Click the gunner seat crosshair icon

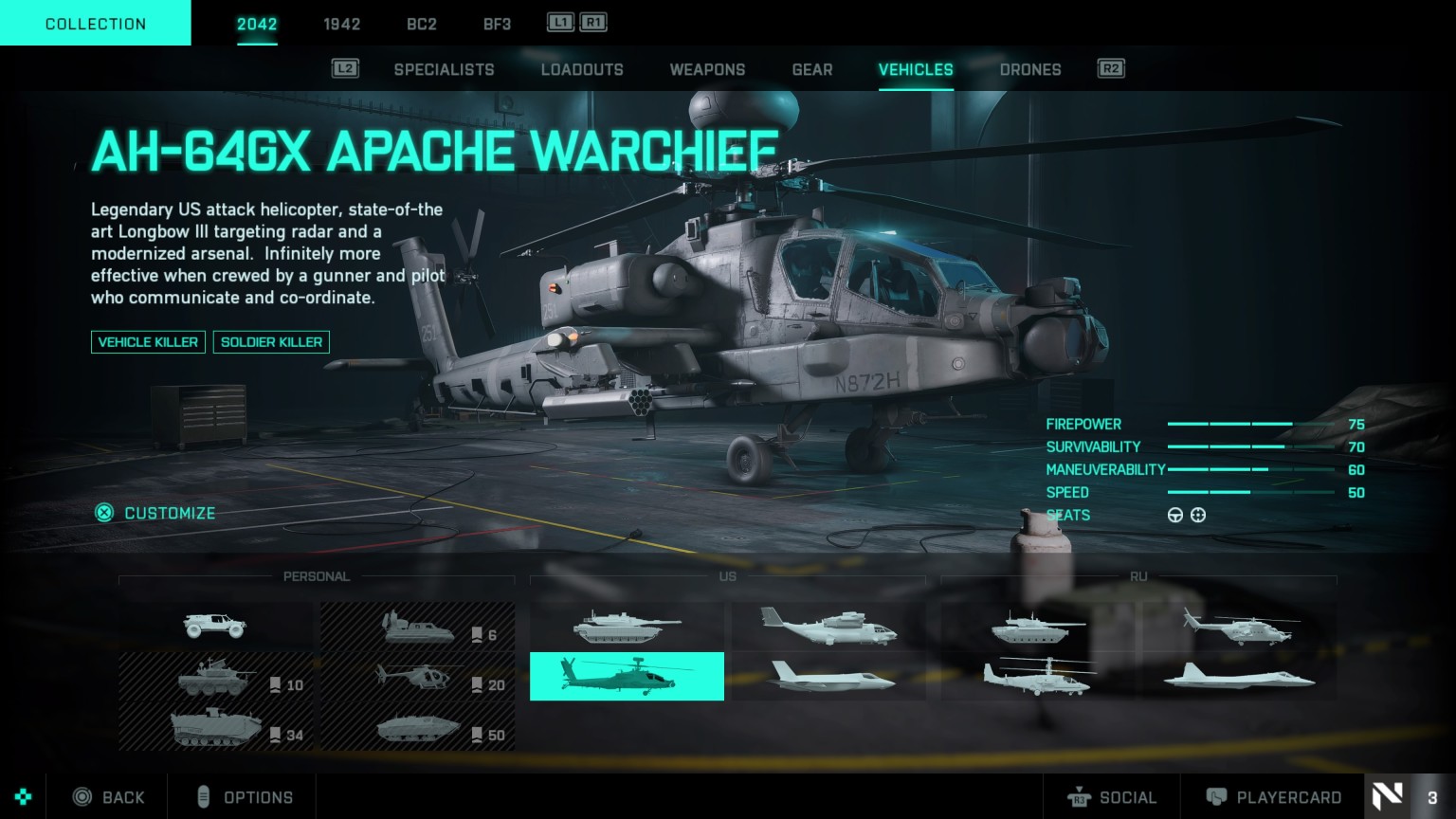click(x=1198, y=515)
